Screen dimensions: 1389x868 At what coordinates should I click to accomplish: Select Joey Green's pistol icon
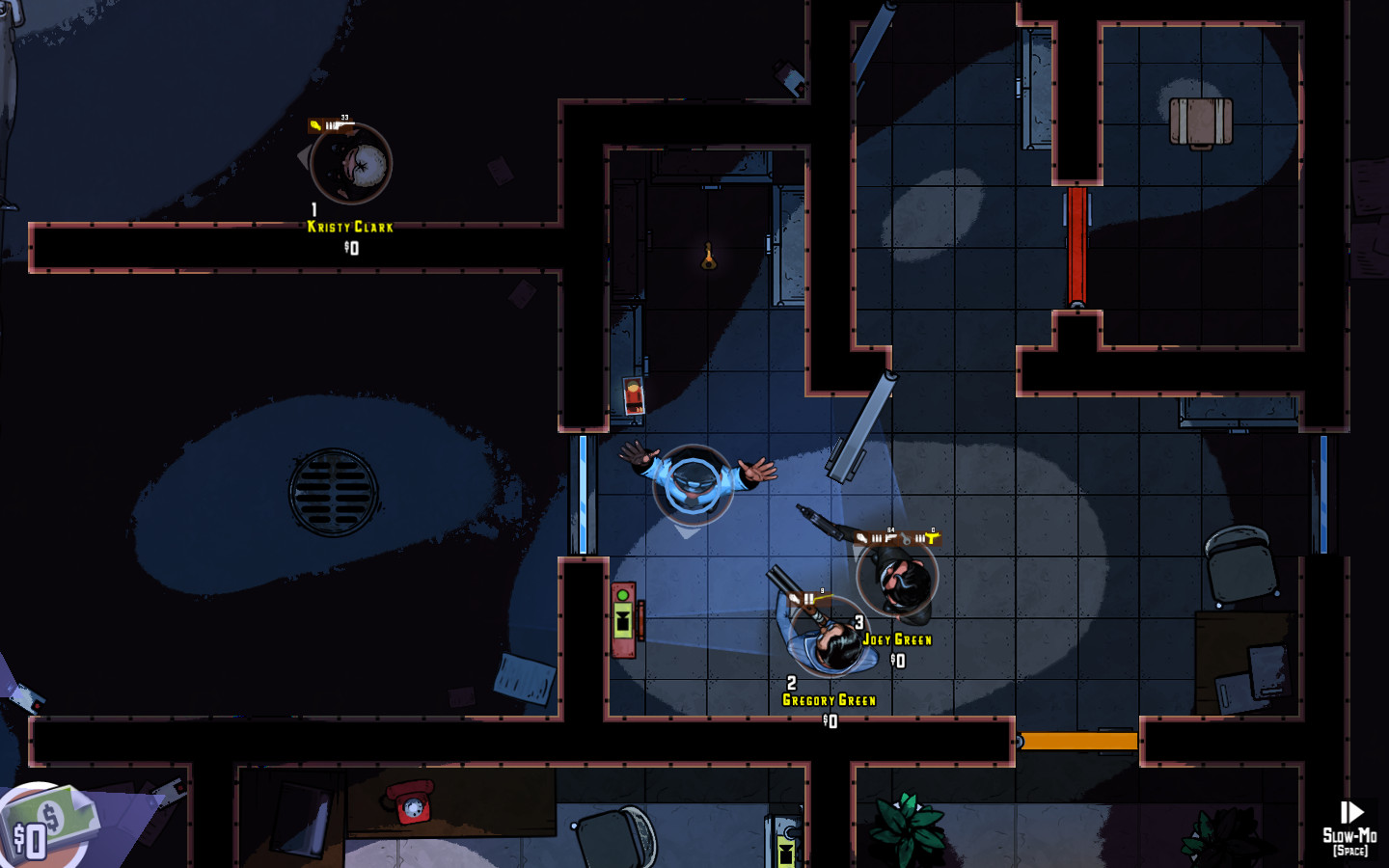coord(888,536)
